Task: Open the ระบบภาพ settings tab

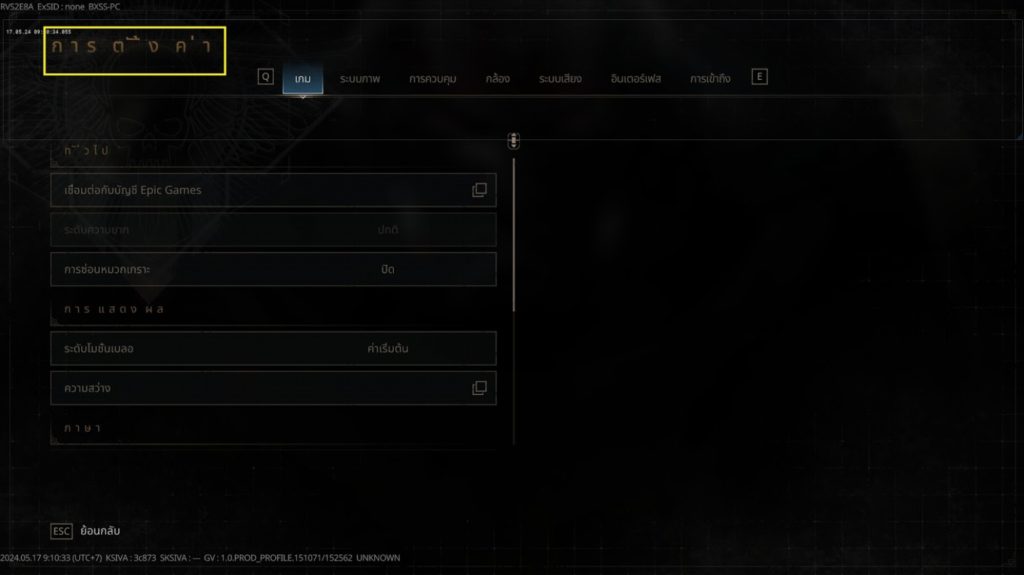Action: tap(360, 78)
